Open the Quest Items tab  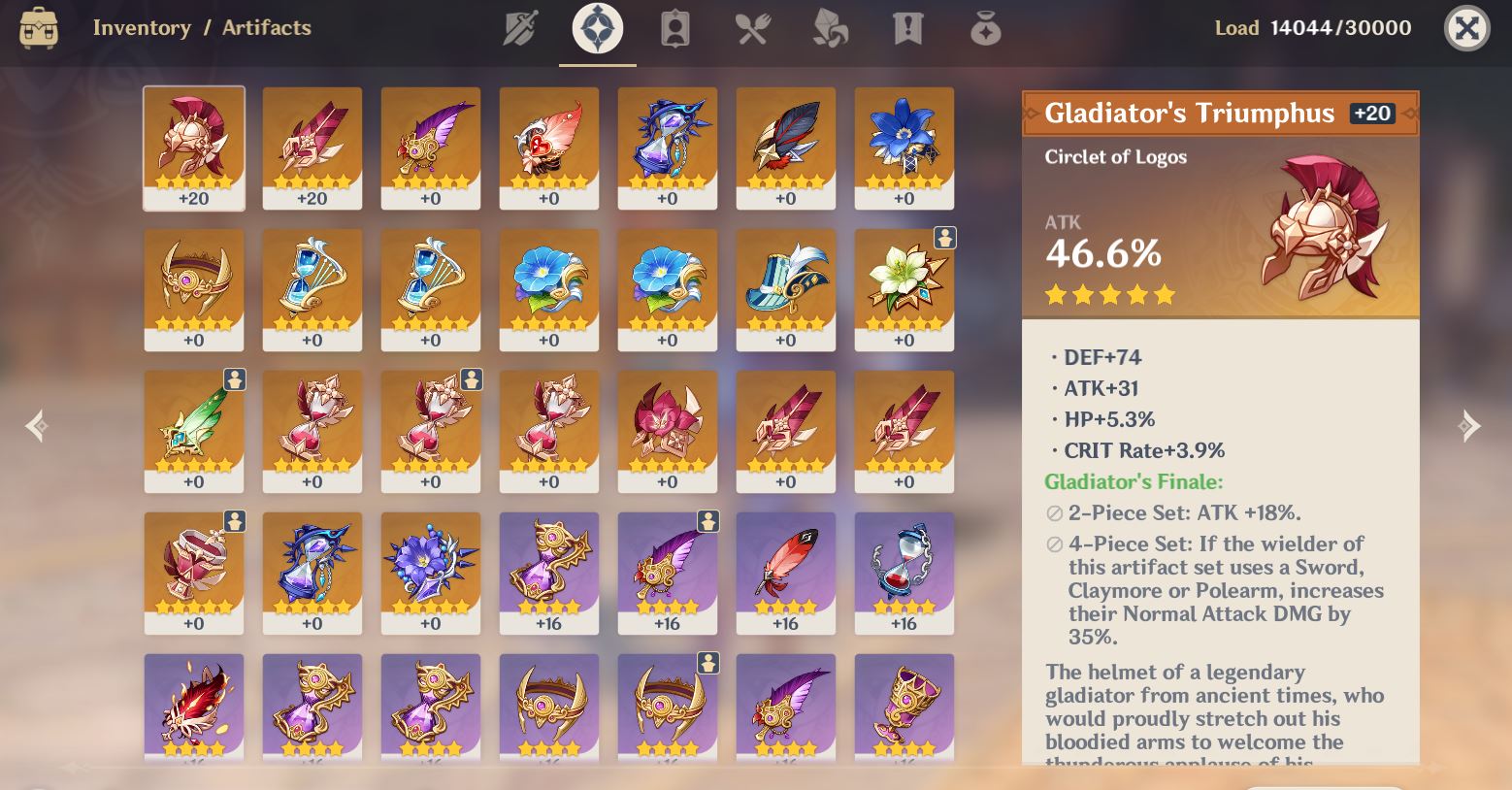click(x=907, y=28)
